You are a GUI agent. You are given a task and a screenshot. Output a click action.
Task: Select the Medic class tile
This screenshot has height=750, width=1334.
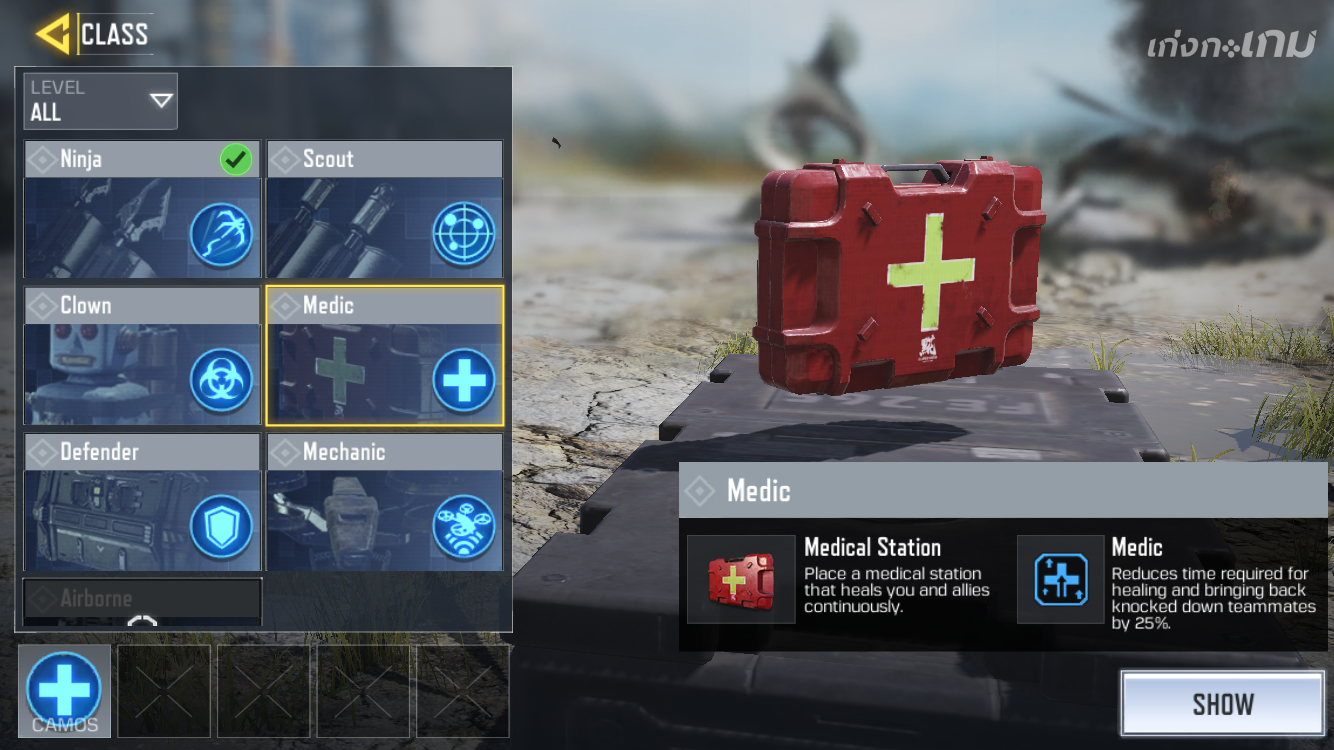tap(384, 355)
